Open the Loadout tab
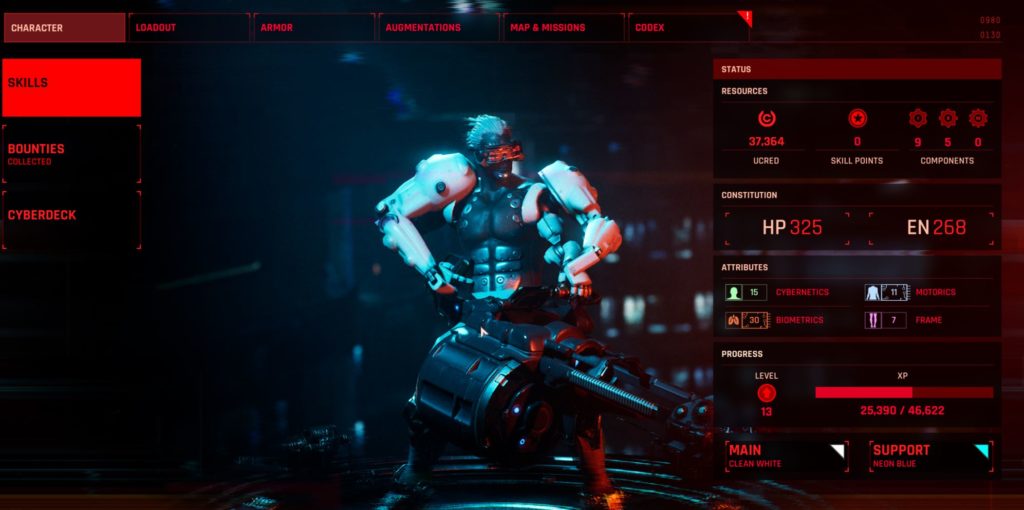The height and width of the screenshot is (510, 1024). [190, 28]
